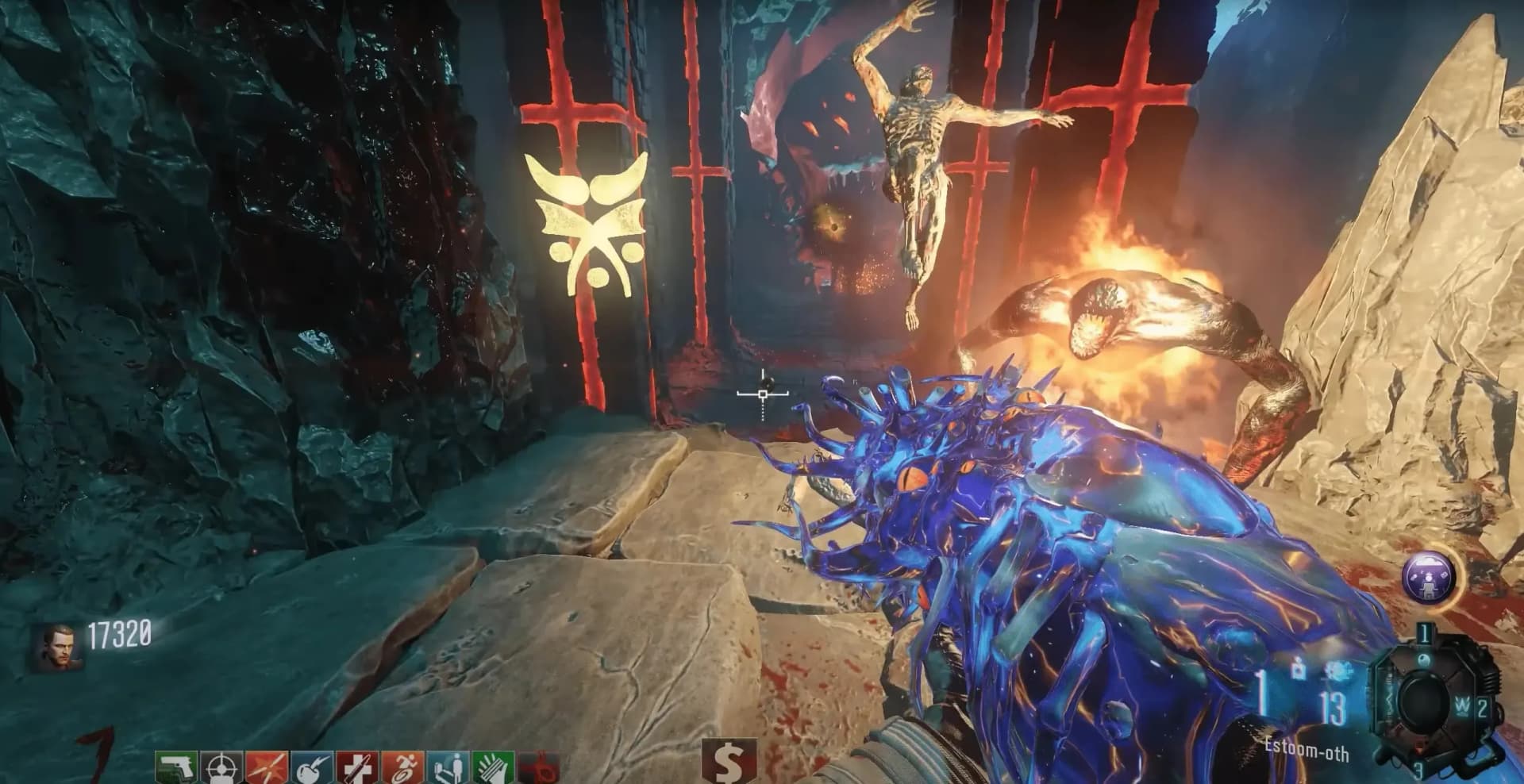Click the Juggernog red cross perk icon
Image resolution: width=1524 pixels, height=784 pixels.
click(356, 767)
